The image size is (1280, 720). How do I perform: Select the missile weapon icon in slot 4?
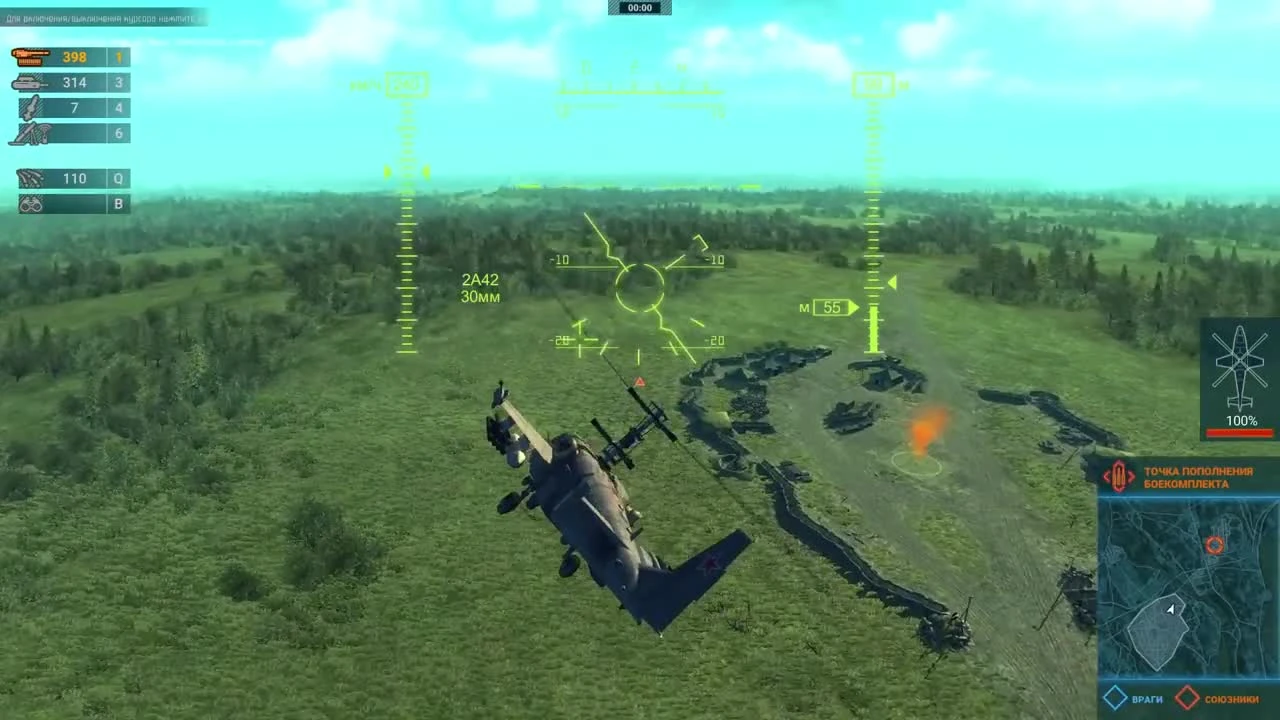click(x=30, y=107)
